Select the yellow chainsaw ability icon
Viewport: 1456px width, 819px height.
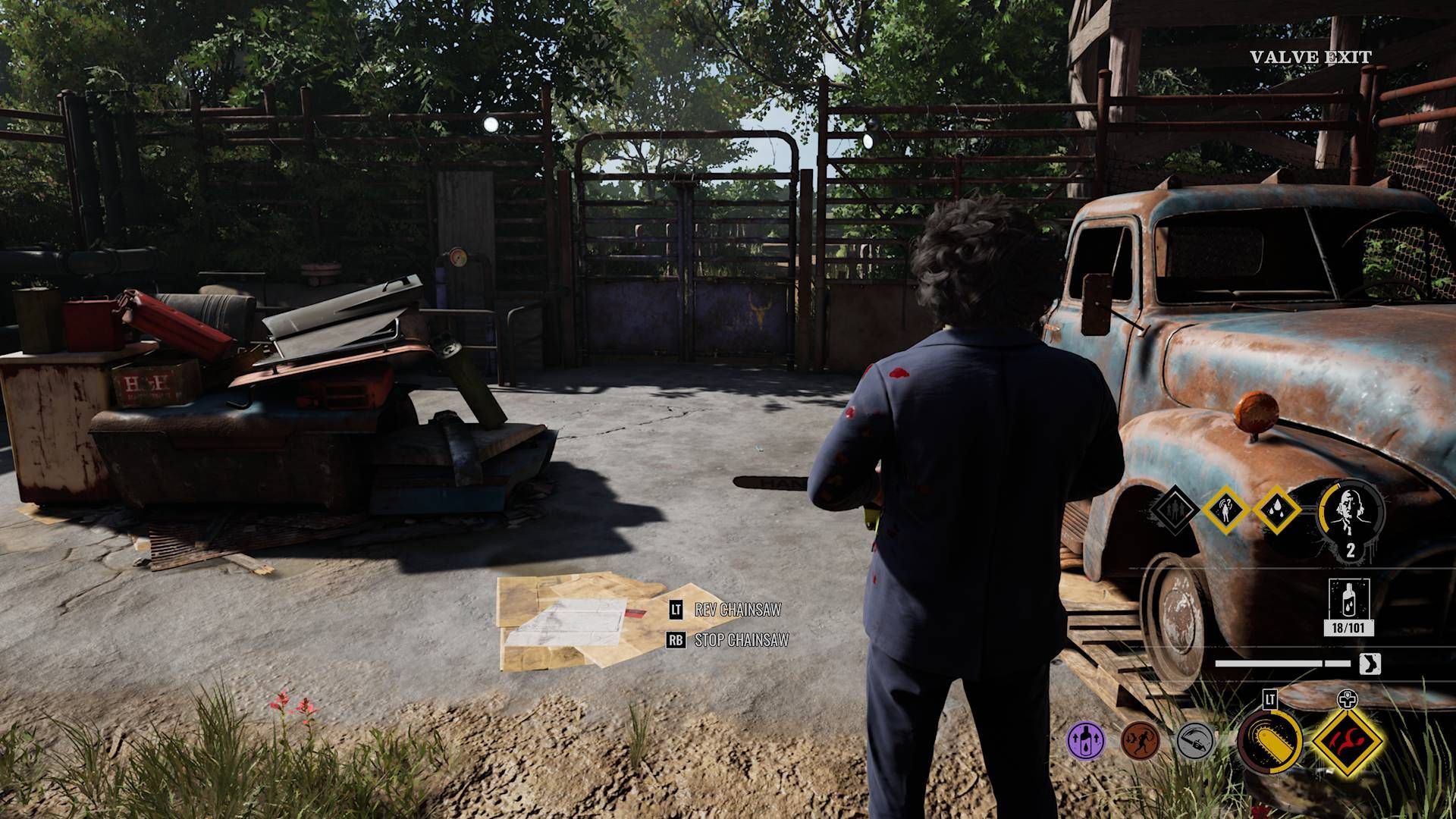click(1269, 743)
